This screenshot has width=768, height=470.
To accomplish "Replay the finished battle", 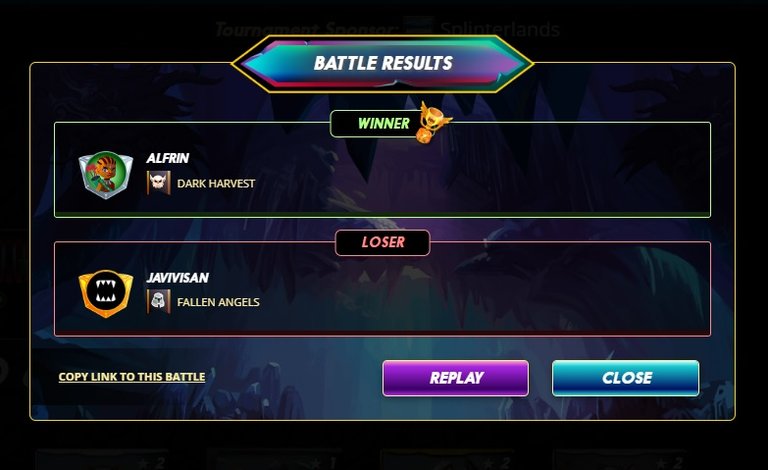I will tap(455, 378).
